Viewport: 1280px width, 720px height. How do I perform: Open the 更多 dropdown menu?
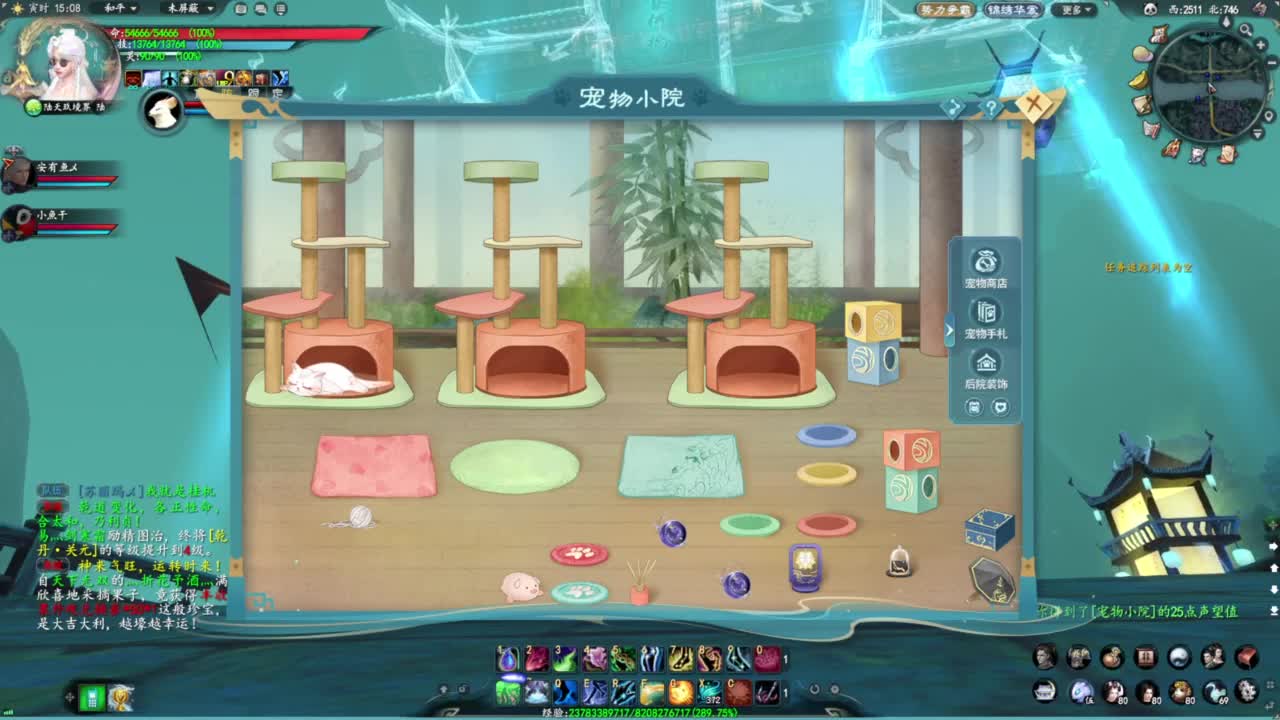(x=1076, y=8)
